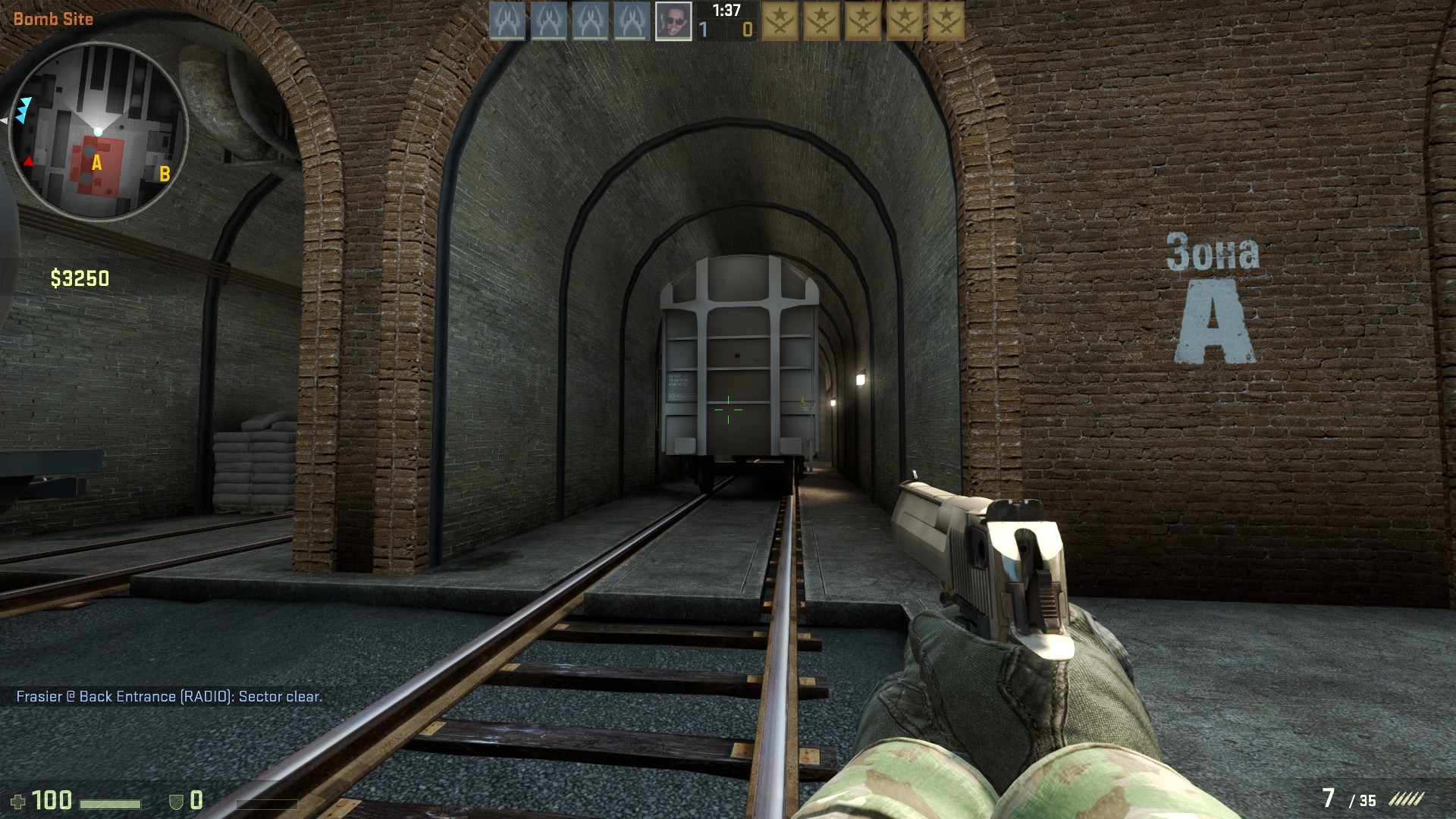1456x819 pixels.
Task: Select the first Terrorist star-rank avatar icon
Action: pyautogui.click(x=779, y=20)
